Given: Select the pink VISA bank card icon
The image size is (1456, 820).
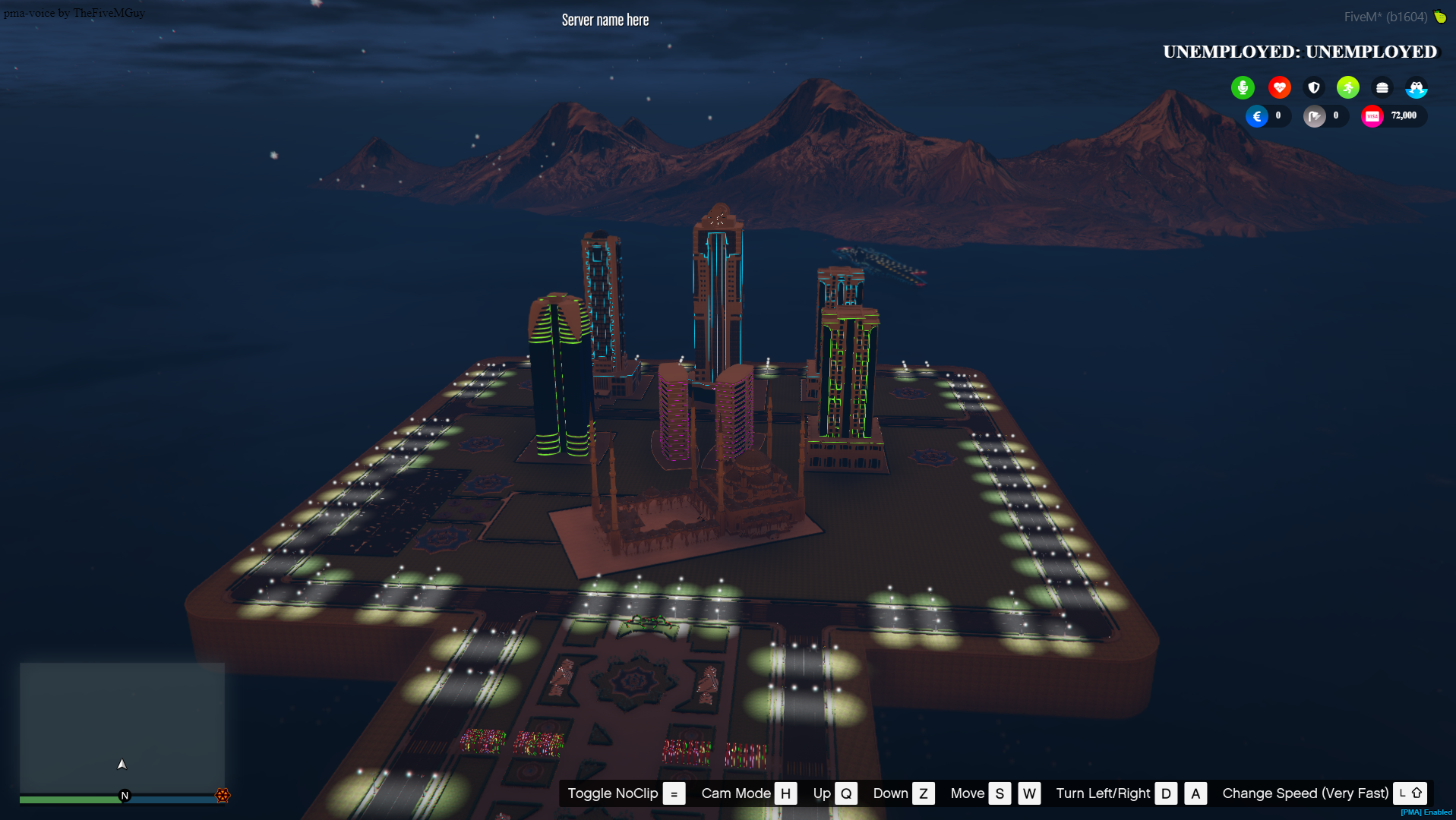Looking at the screenshot, I should click(x=1372, y=116).
